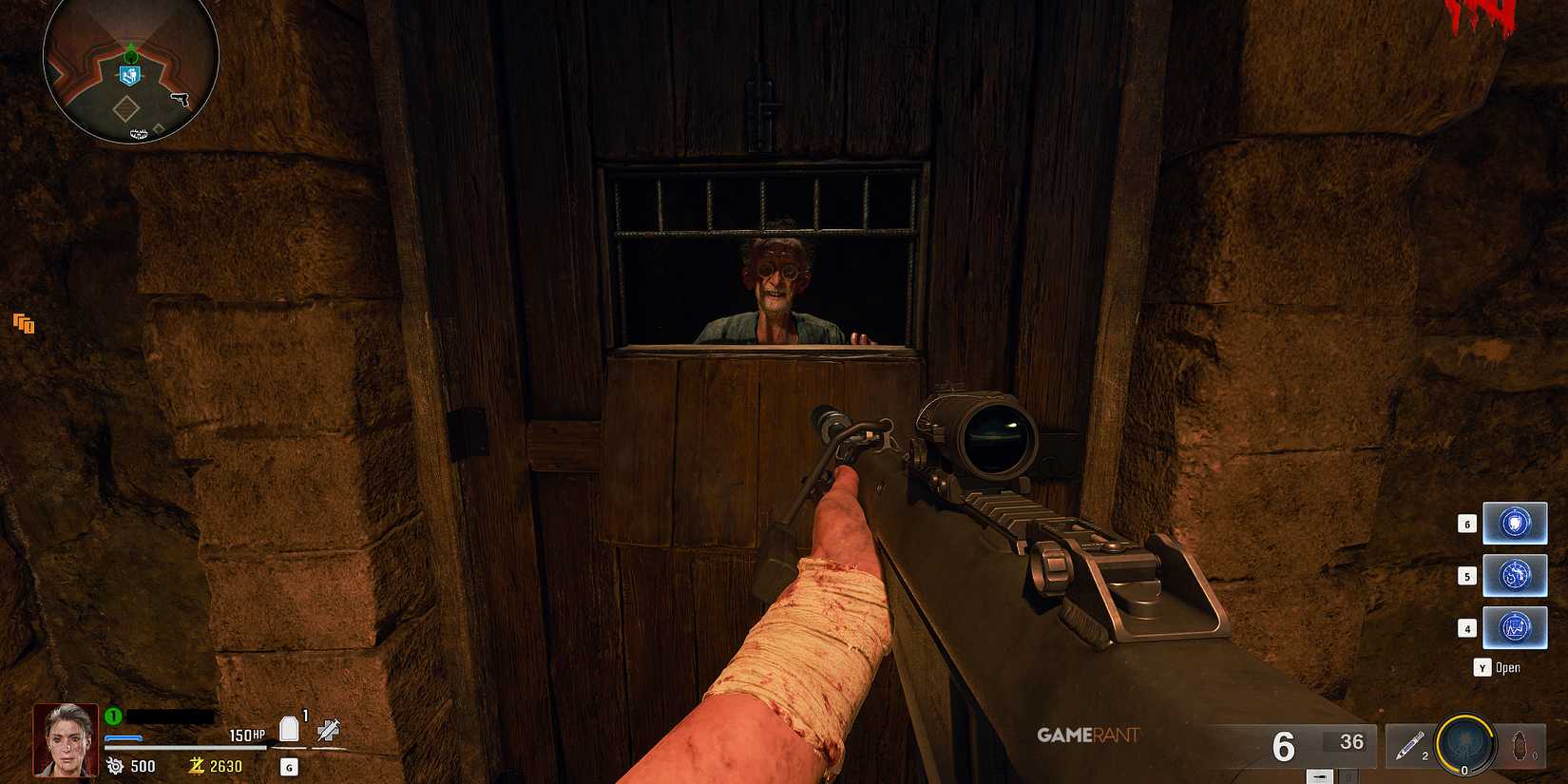Click the yellow Essence currency icon beside 2630
This screenshot has width=1568, height=784.
(x=197, y=765)
